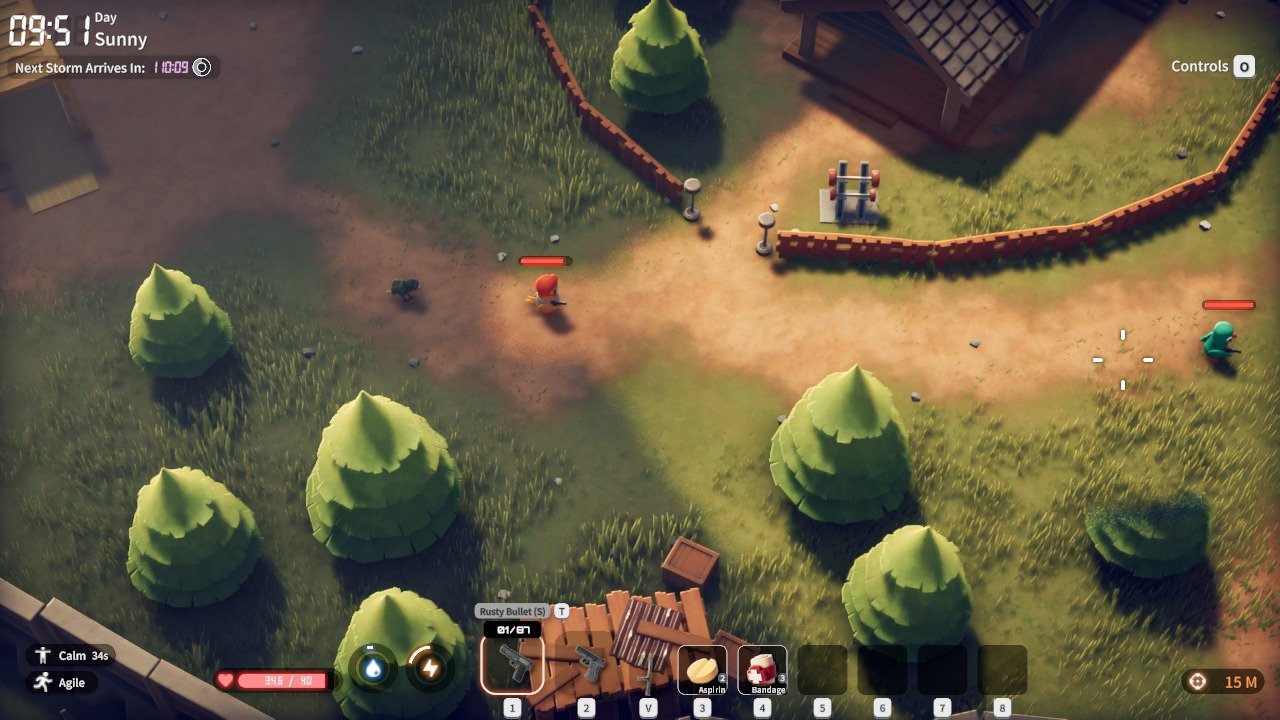Click the Rusty Bullet (S) ammo type label
Image resolution: width=1280 pixels, height=720 pixels.
click(x=512, y=611)
